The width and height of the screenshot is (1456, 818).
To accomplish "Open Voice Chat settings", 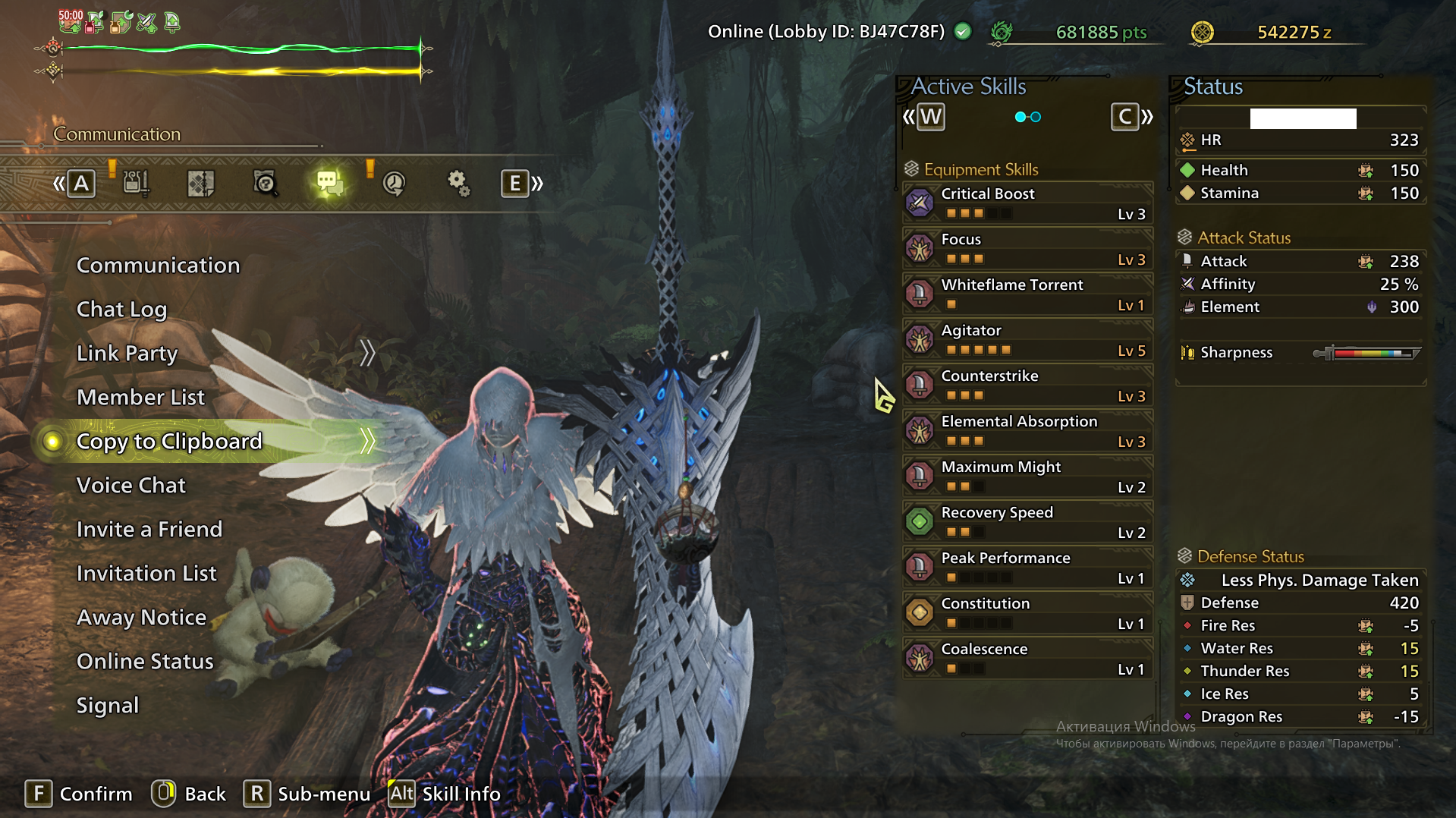I will click(131, 486).
